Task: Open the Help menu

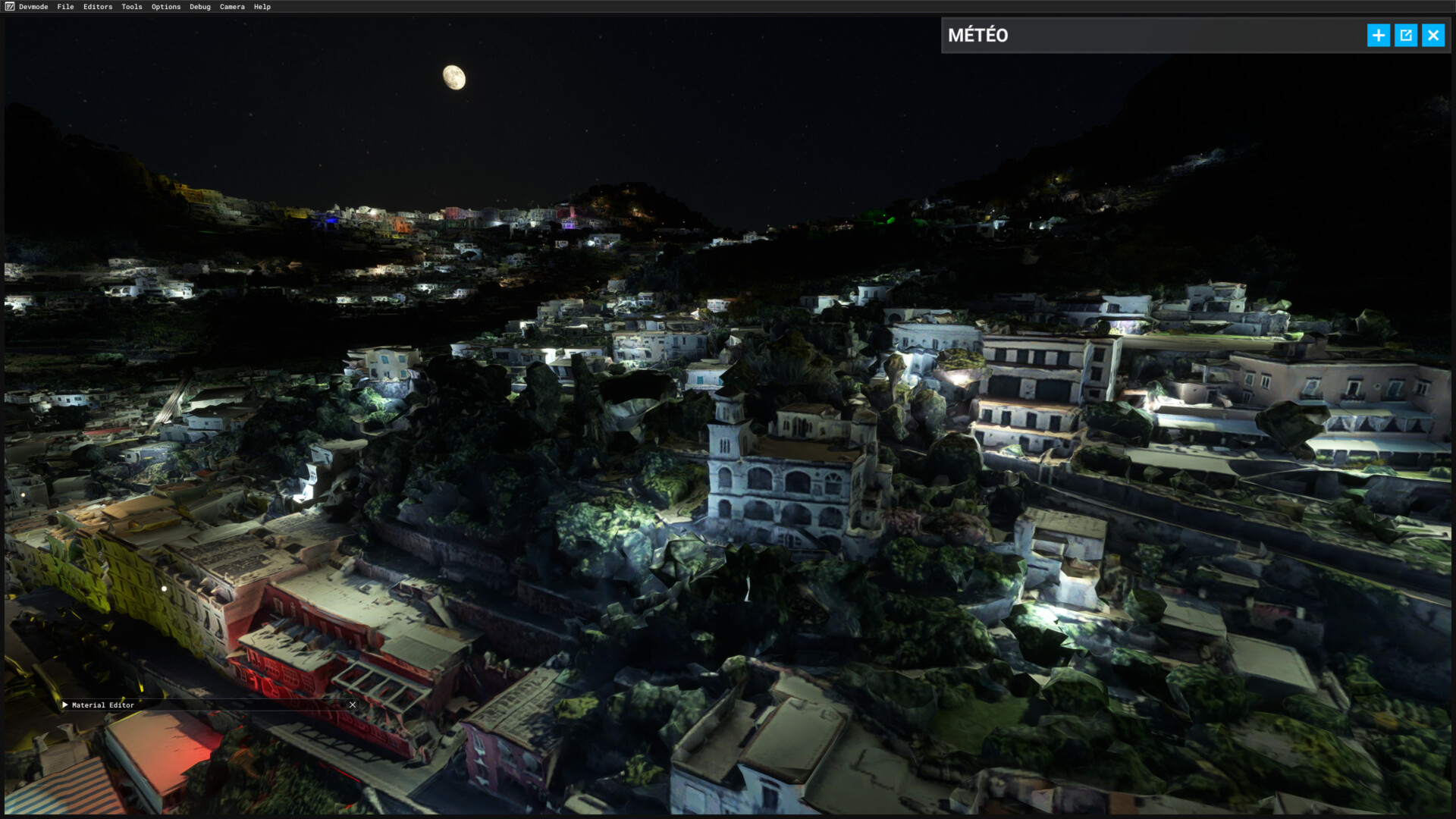Action: pyautogui.click(x=262, y=7)
